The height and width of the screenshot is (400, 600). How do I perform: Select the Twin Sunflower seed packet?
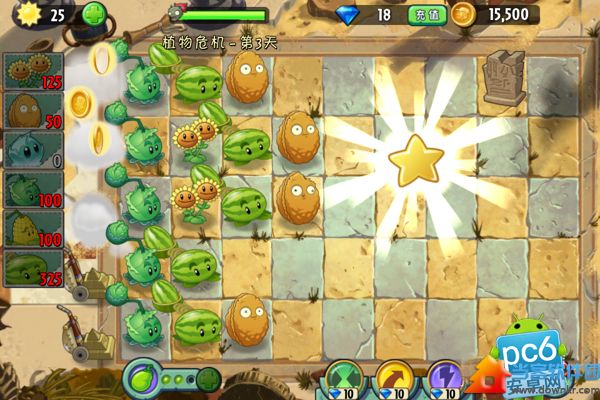(x=33, y=71)
